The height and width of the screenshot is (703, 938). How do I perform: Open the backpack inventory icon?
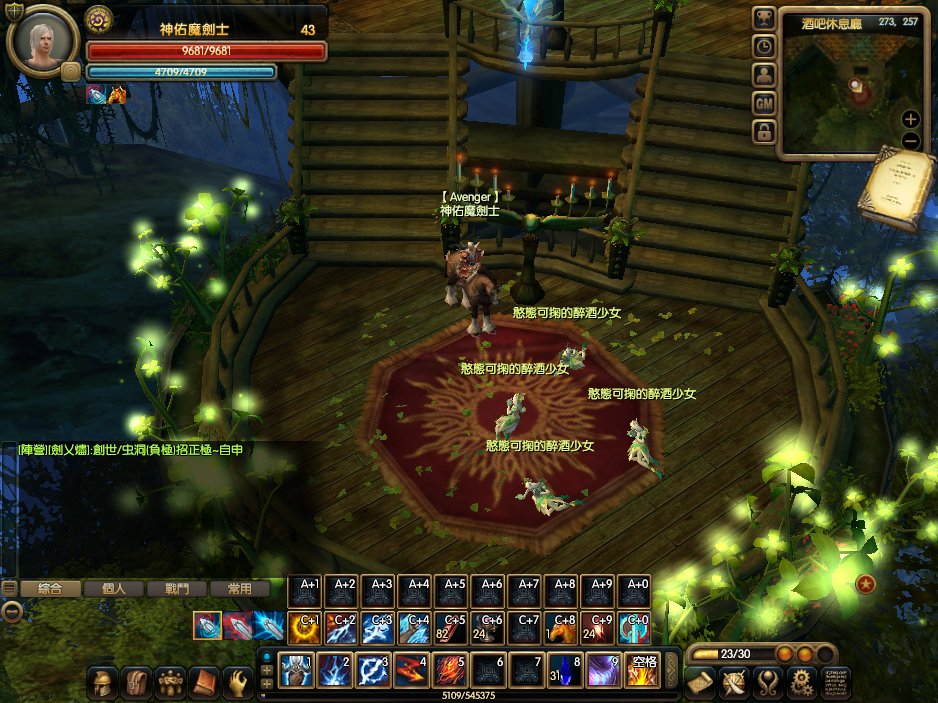click(137, 683)
